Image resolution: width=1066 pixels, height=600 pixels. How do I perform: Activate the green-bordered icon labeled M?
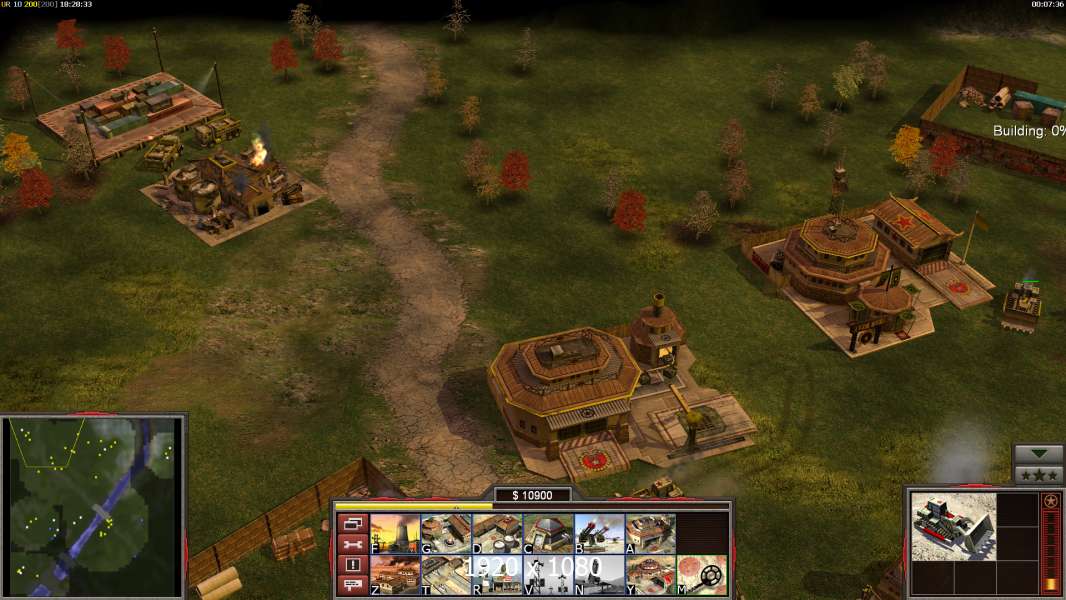tap(701, 575)
